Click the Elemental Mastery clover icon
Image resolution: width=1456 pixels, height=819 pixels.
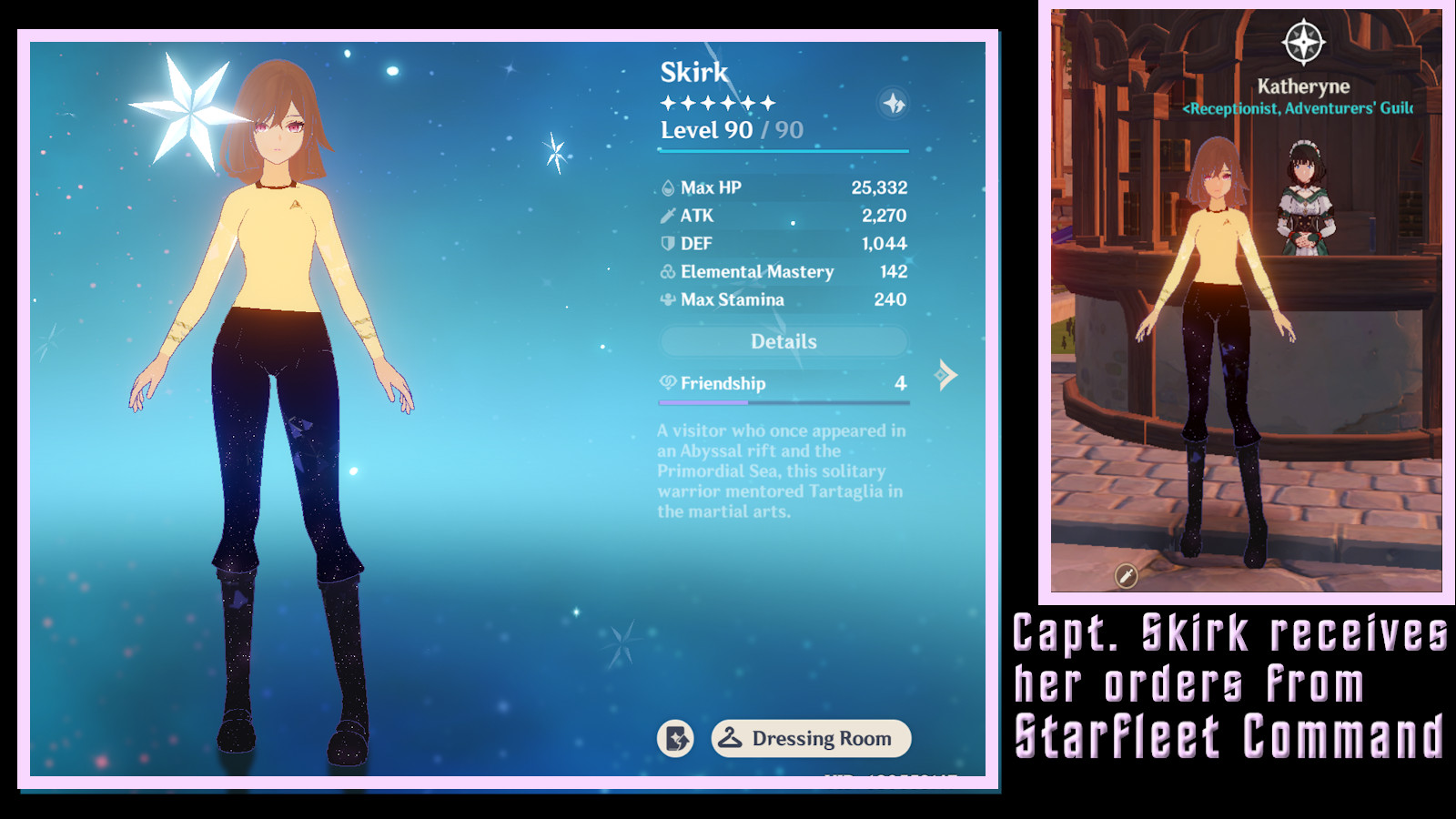click(670, 271)
